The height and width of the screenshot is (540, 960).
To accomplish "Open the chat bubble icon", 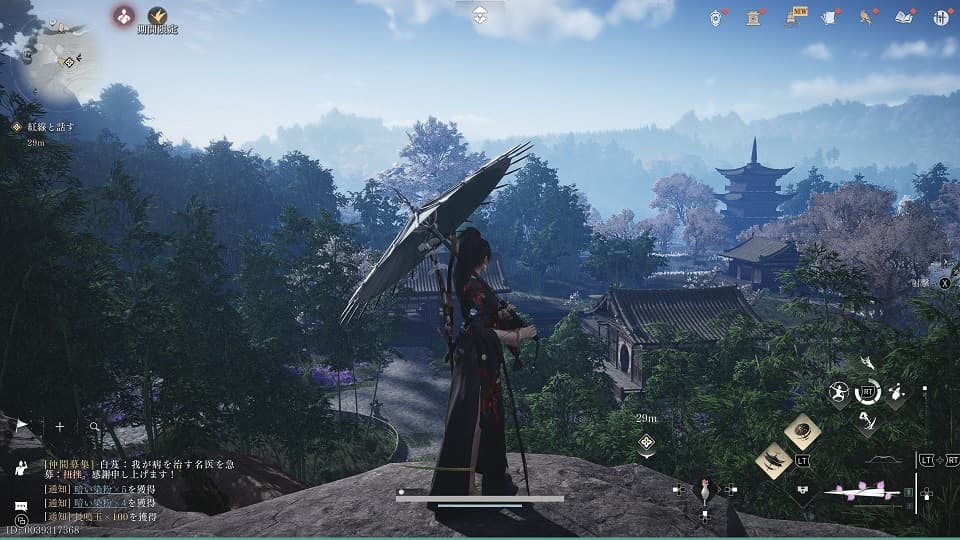I will pyautogui.click(x=21, y=507).
